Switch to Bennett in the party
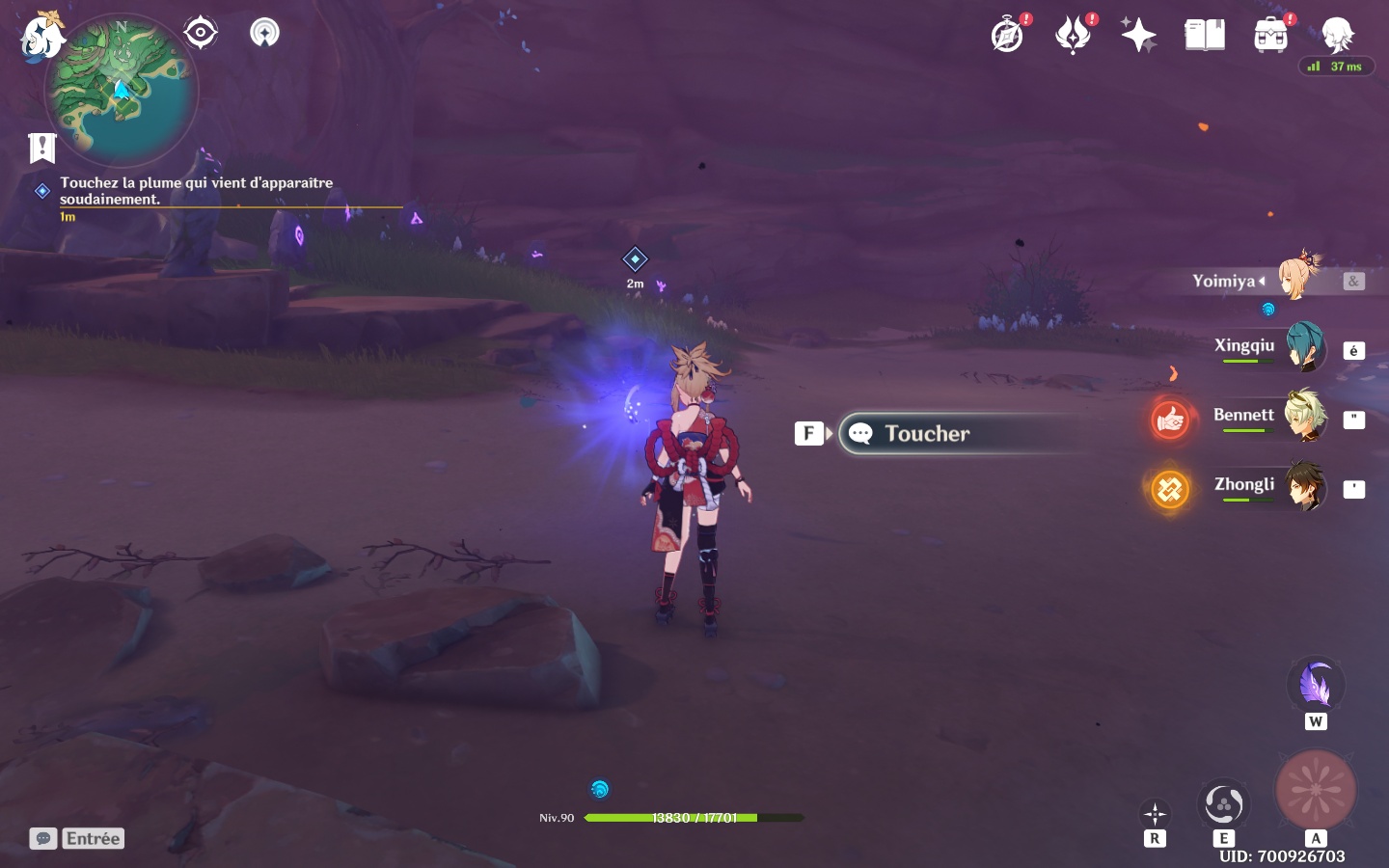 (x=1303, y=417)
